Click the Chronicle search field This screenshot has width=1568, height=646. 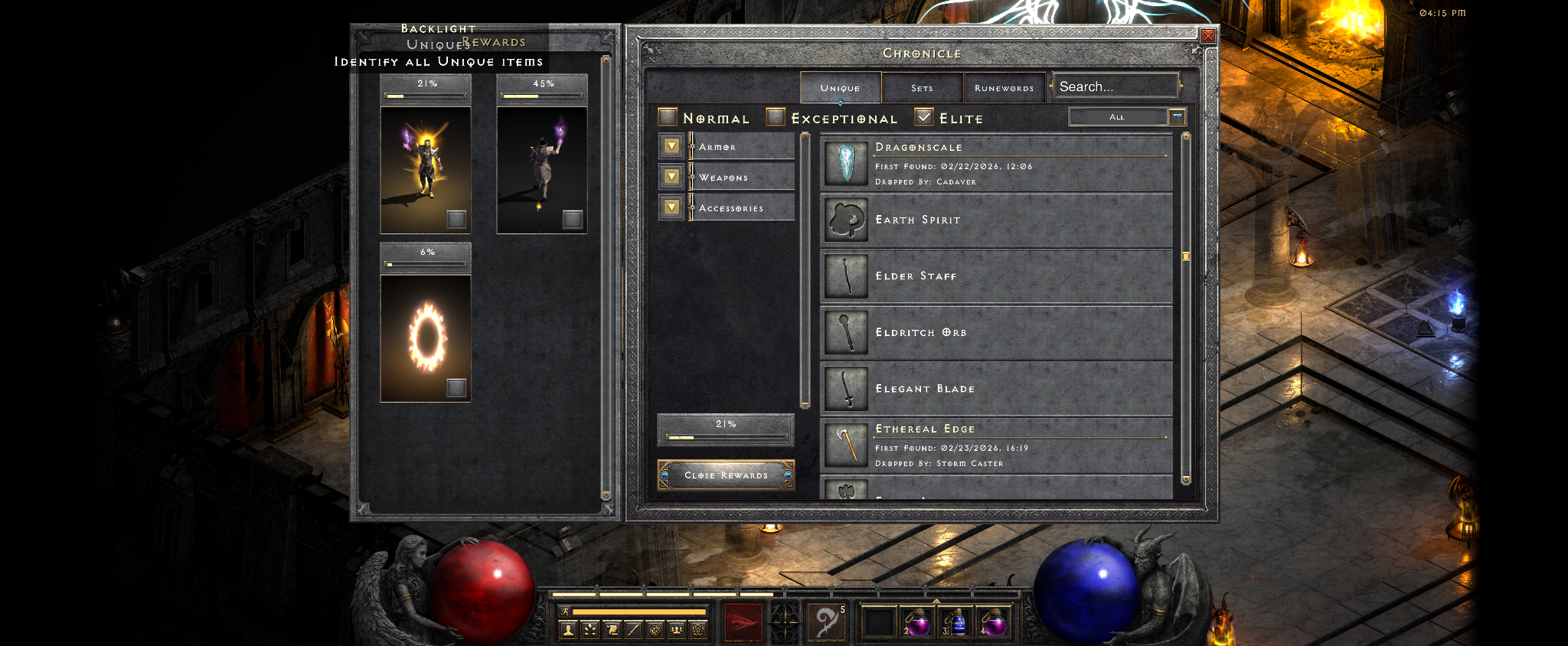[x=1114, y=86]
